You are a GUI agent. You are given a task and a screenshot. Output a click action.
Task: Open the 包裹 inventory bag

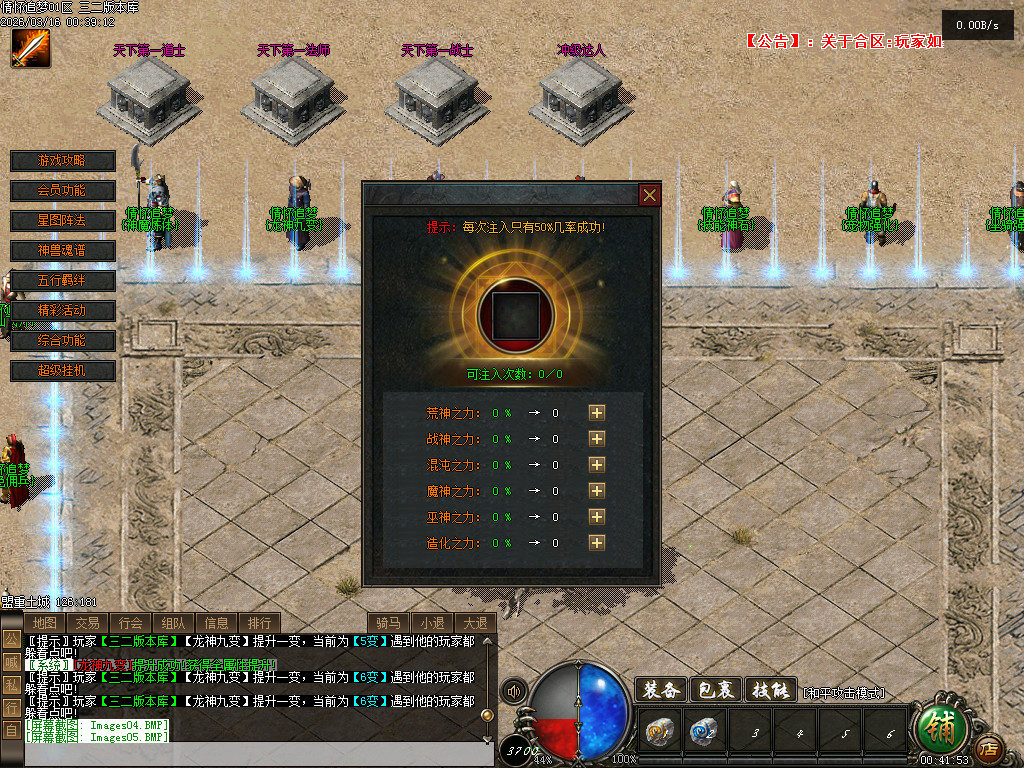[x=716, y=690]
